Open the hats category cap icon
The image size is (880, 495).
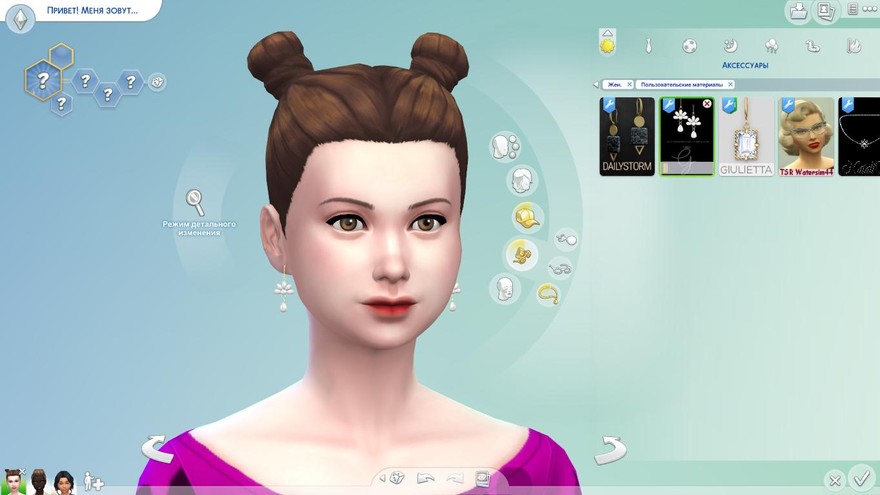tap(526, 216)
